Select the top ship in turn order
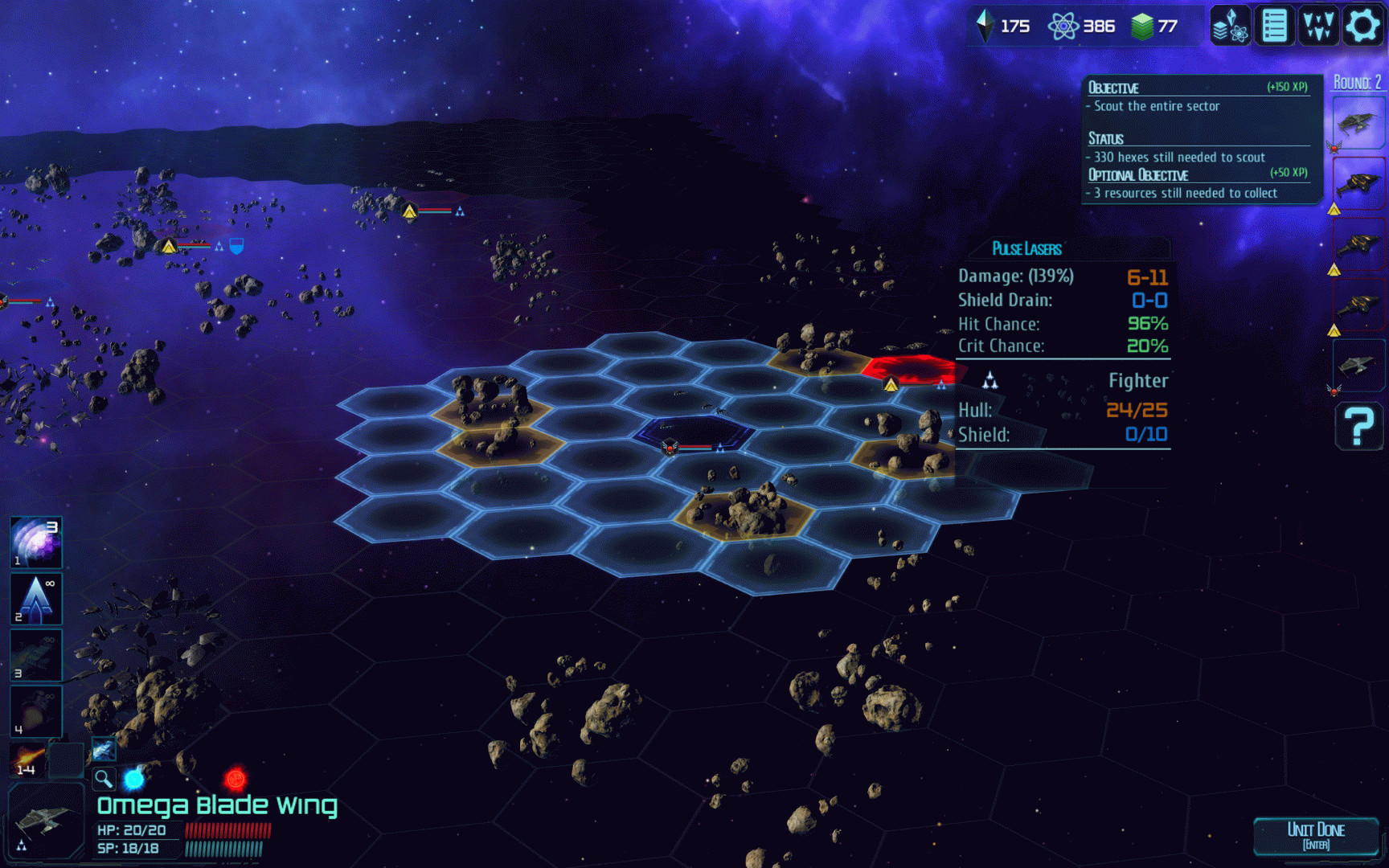The width and height of the screenshot is (1389, 868). tap(1358, 123)
